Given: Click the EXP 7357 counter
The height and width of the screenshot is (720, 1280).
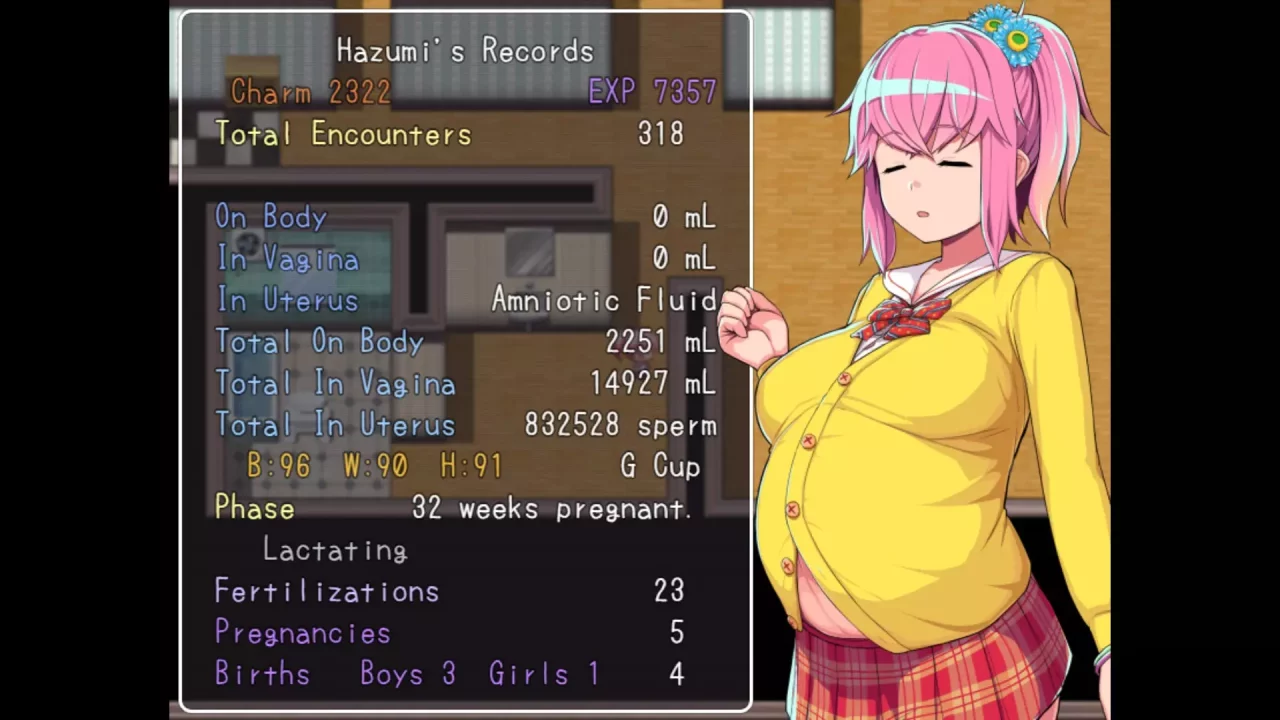Looking at the screenshot, I should point(652,92).
